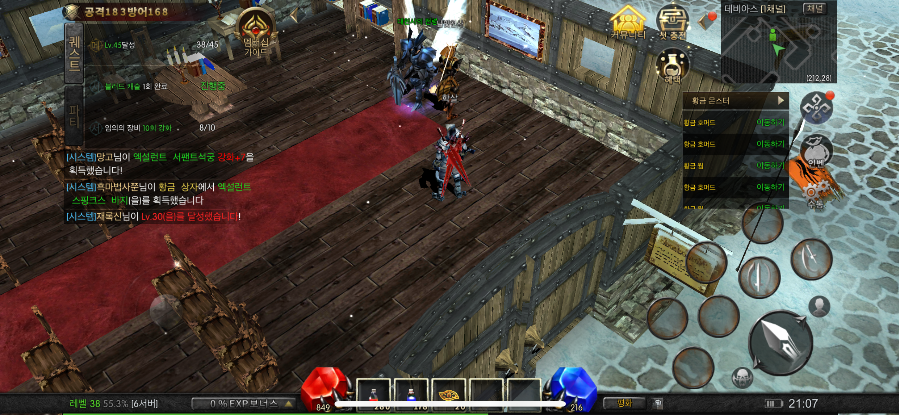This screenshot has width=899, height=415.
Task: Open the system chat log
Action: click(x=160, y=187)
